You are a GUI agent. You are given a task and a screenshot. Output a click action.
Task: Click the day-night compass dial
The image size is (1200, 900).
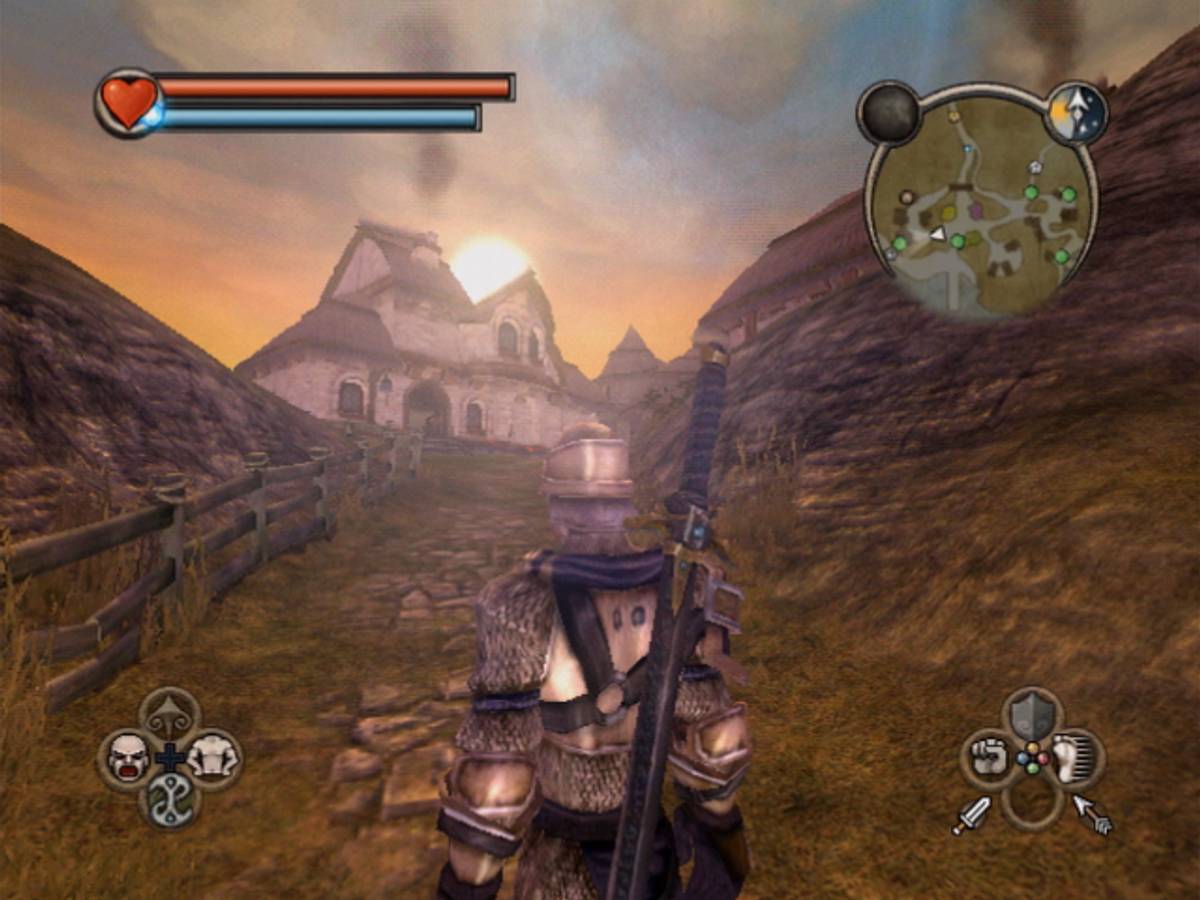pyautogui.click(x=1077, y=113)
